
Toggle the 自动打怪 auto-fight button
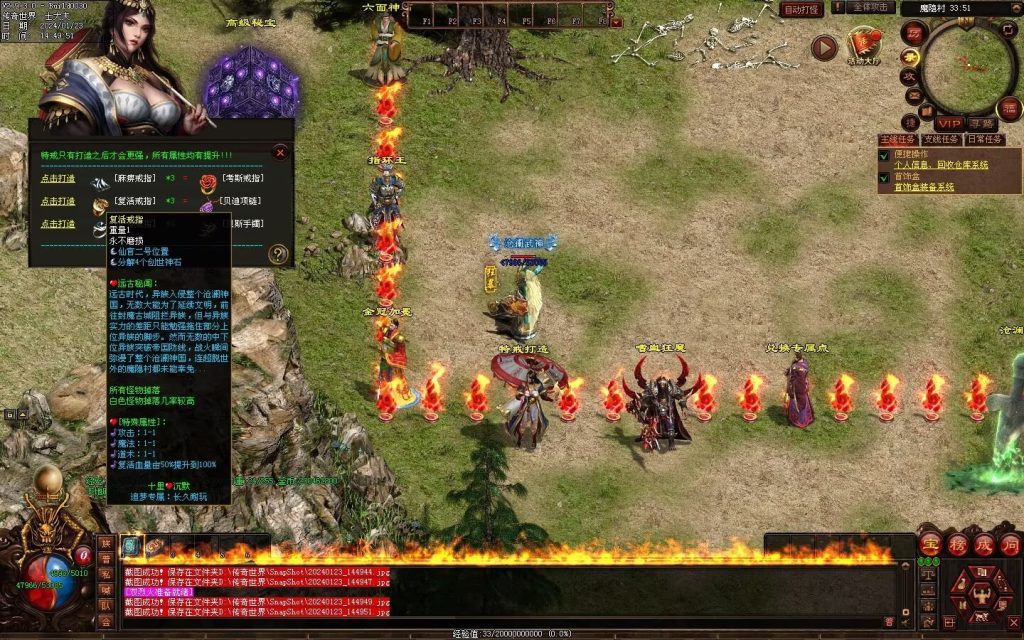(x=802, y=9)
